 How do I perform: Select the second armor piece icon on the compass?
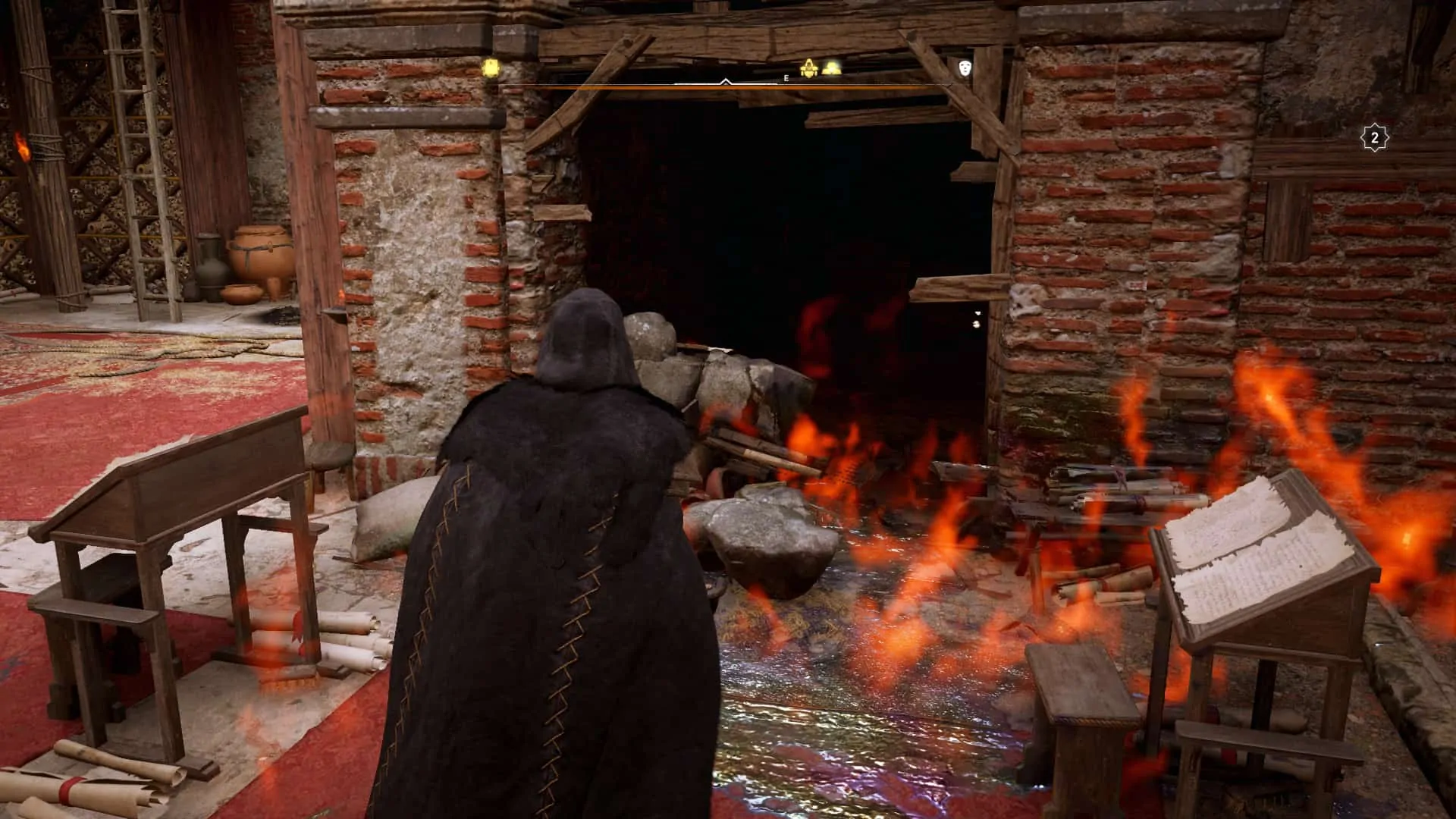(830, 67)
